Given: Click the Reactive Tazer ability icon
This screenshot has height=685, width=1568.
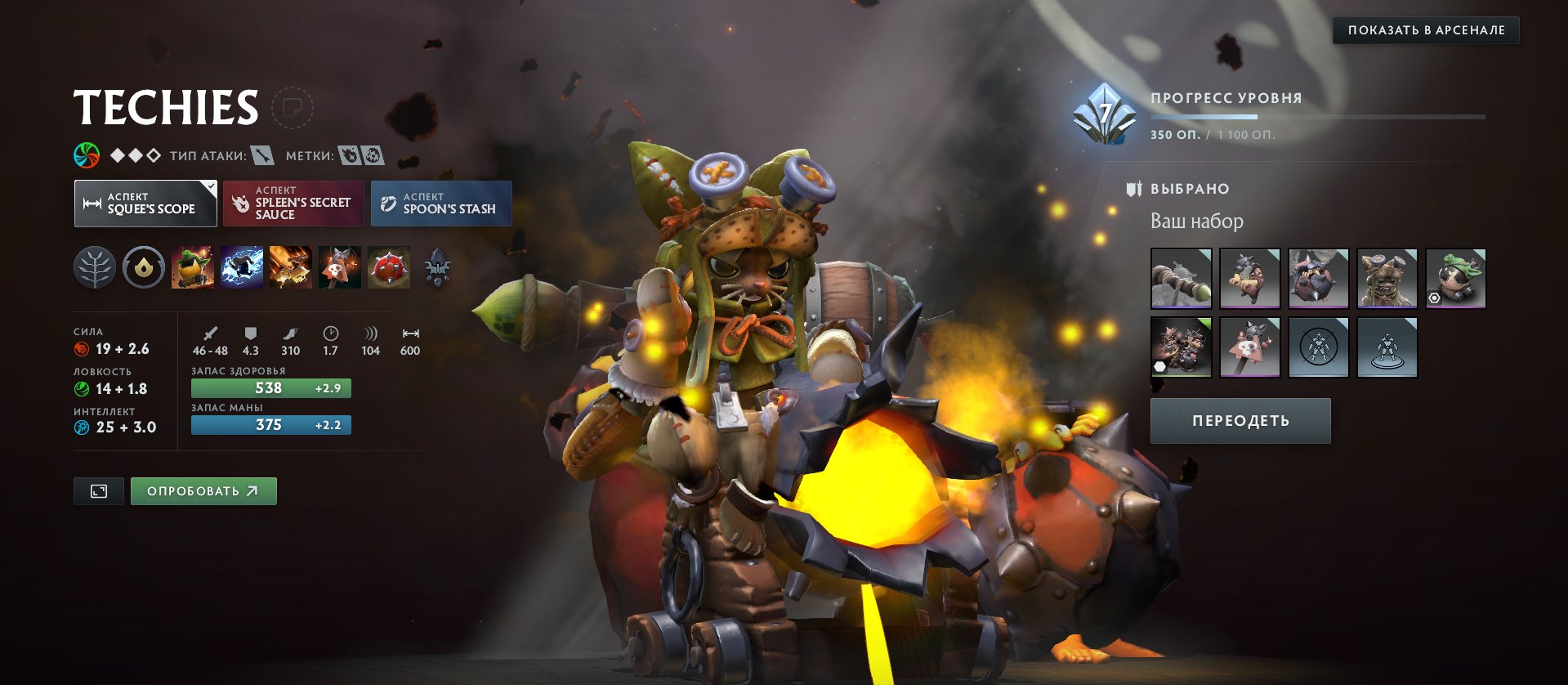Looking at the screenshot, I should click(242, 267).
